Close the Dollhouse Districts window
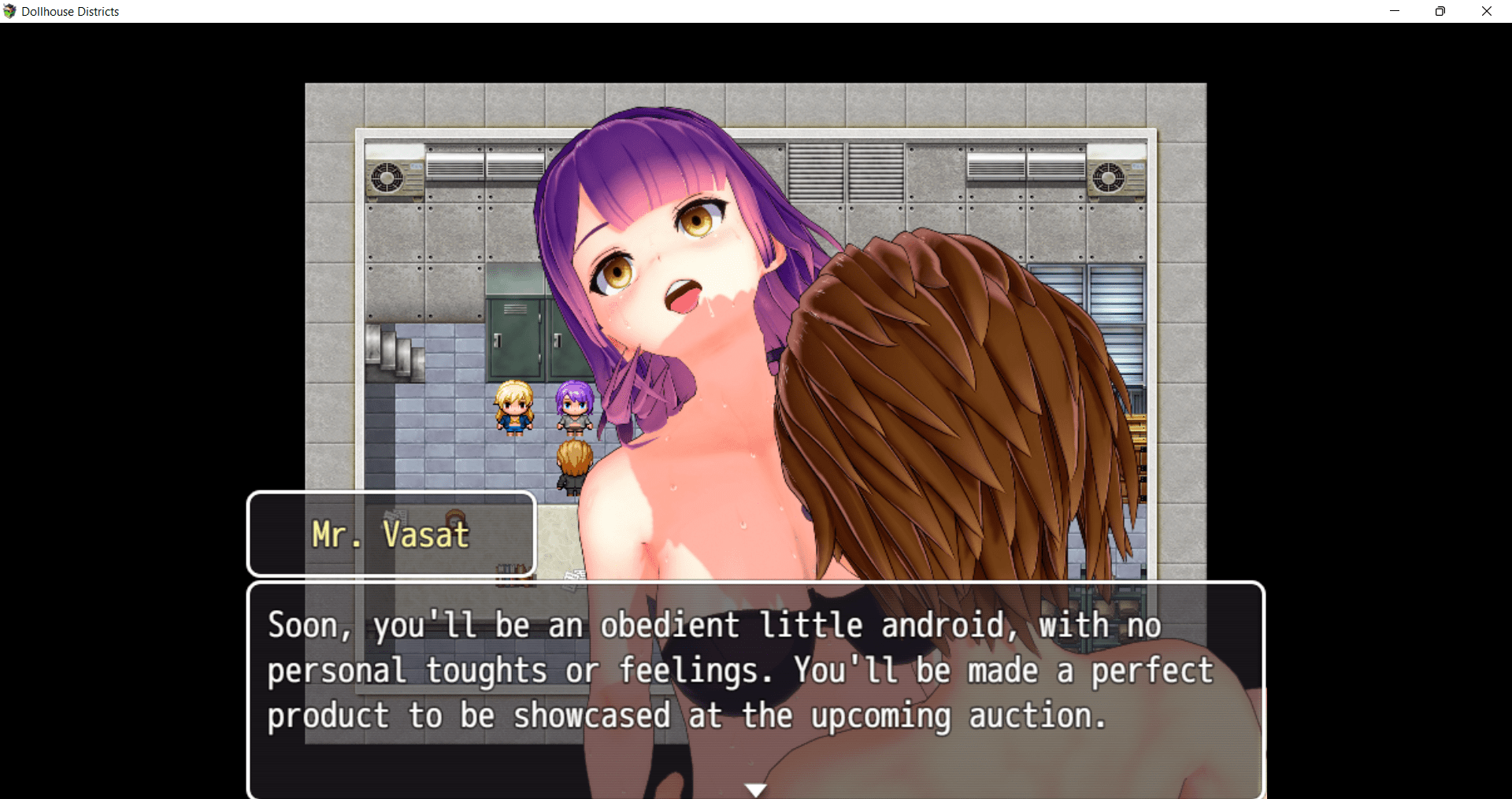The width and height of the screenshot is (1512, 799). [1487, 11]
